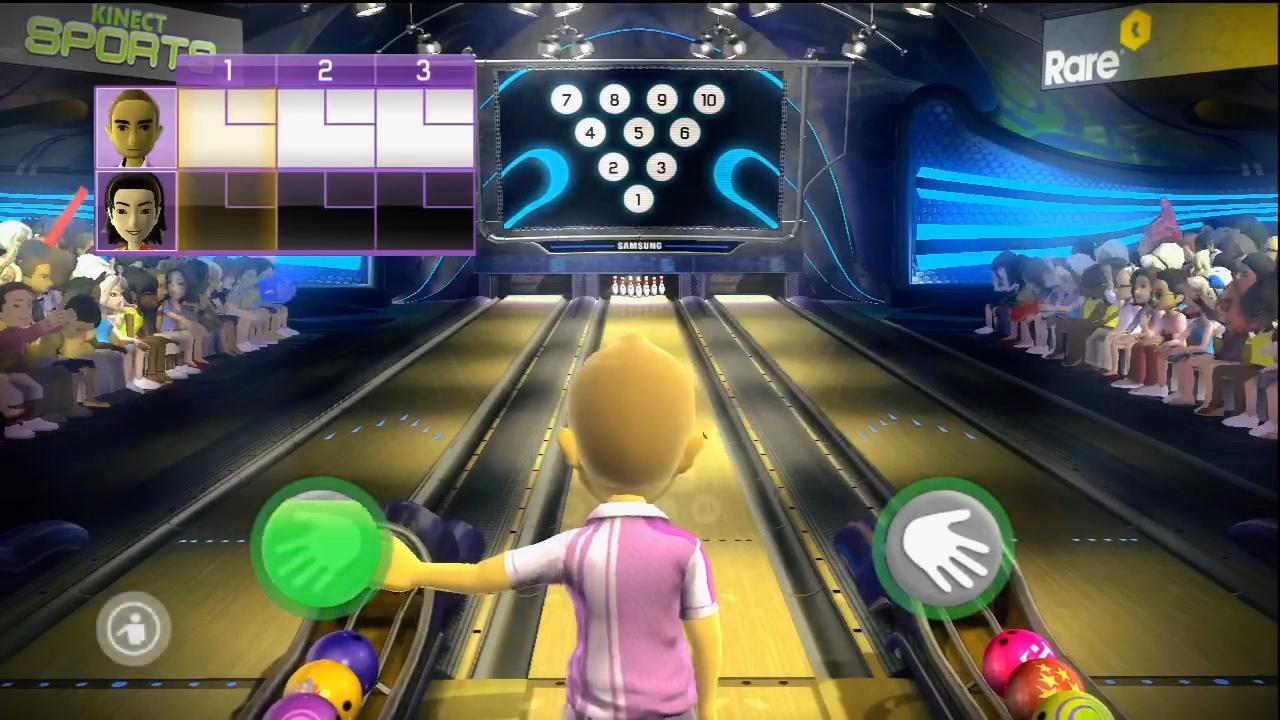Click pin 2 in the pin layout
1280x720 pixels.
point(613,167)
